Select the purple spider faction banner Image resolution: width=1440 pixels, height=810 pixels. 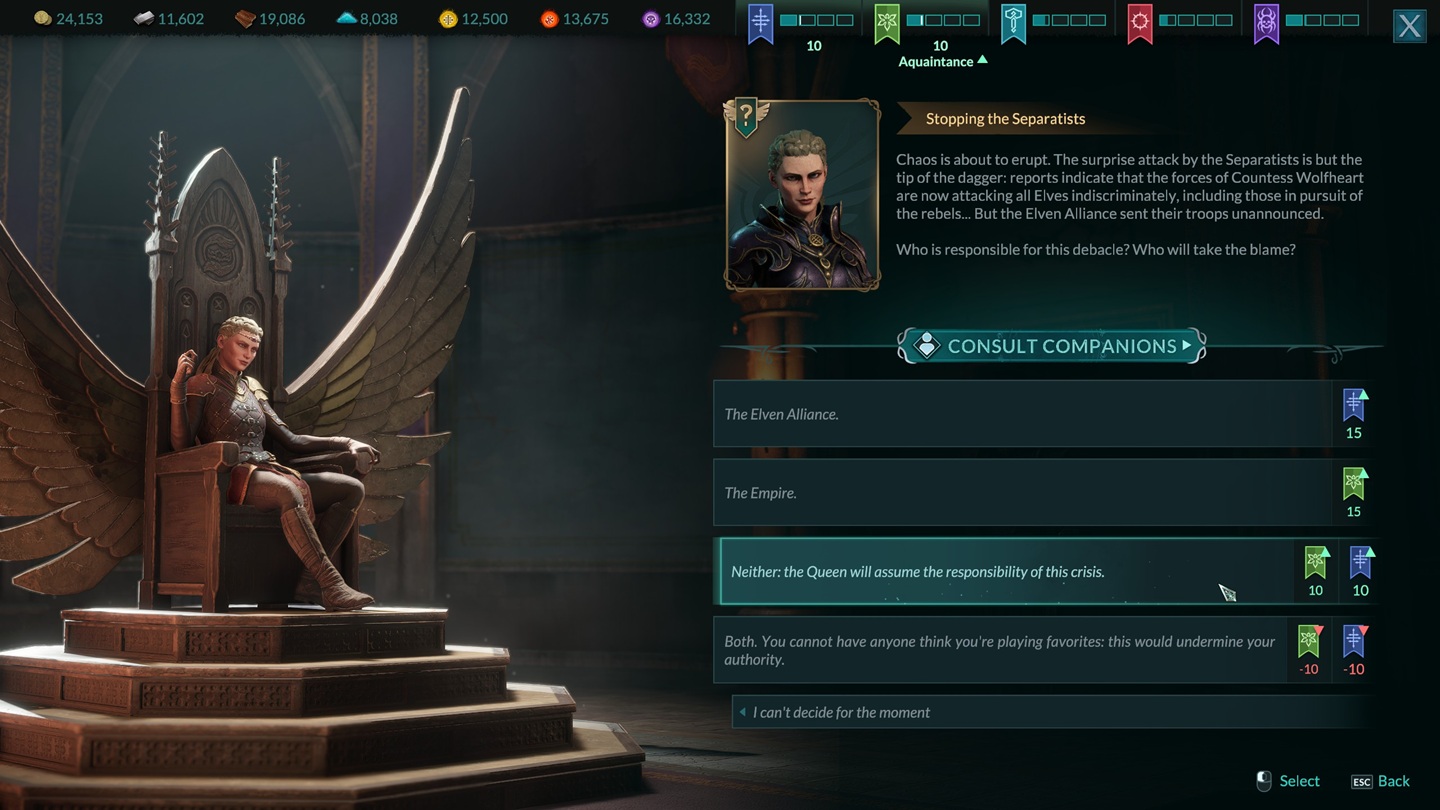[x=1266, y=23]
